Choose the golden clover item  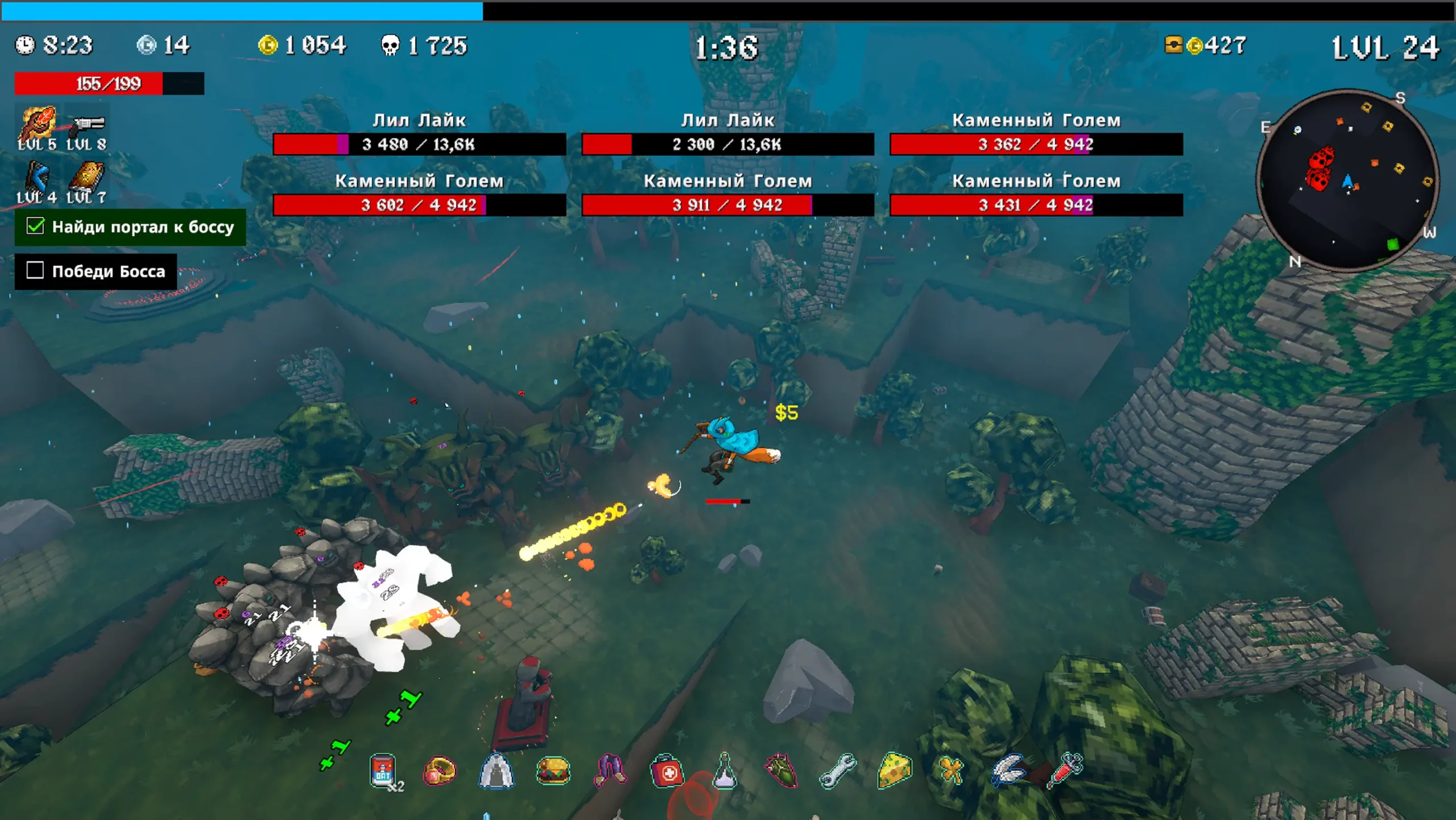(951, 772)
